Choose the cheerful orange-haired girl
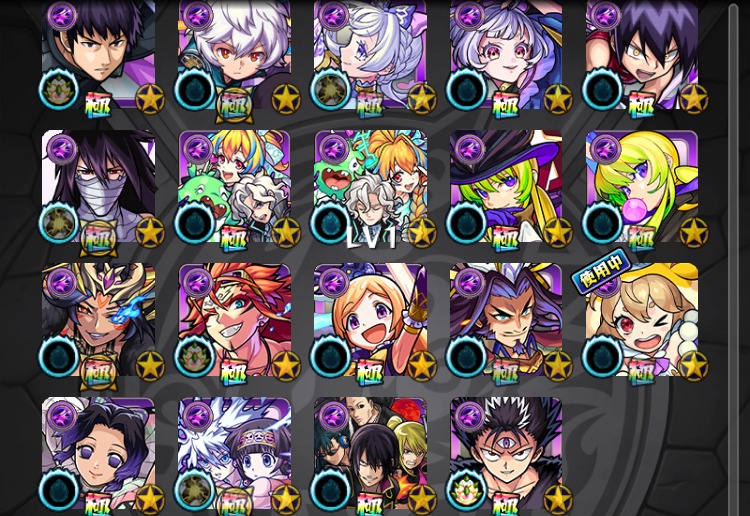 370,320
